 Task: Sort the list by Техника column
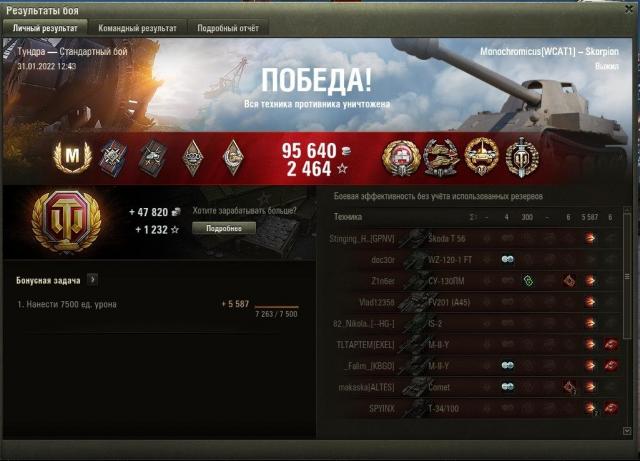pyautogui.click(x=348, y=216)
